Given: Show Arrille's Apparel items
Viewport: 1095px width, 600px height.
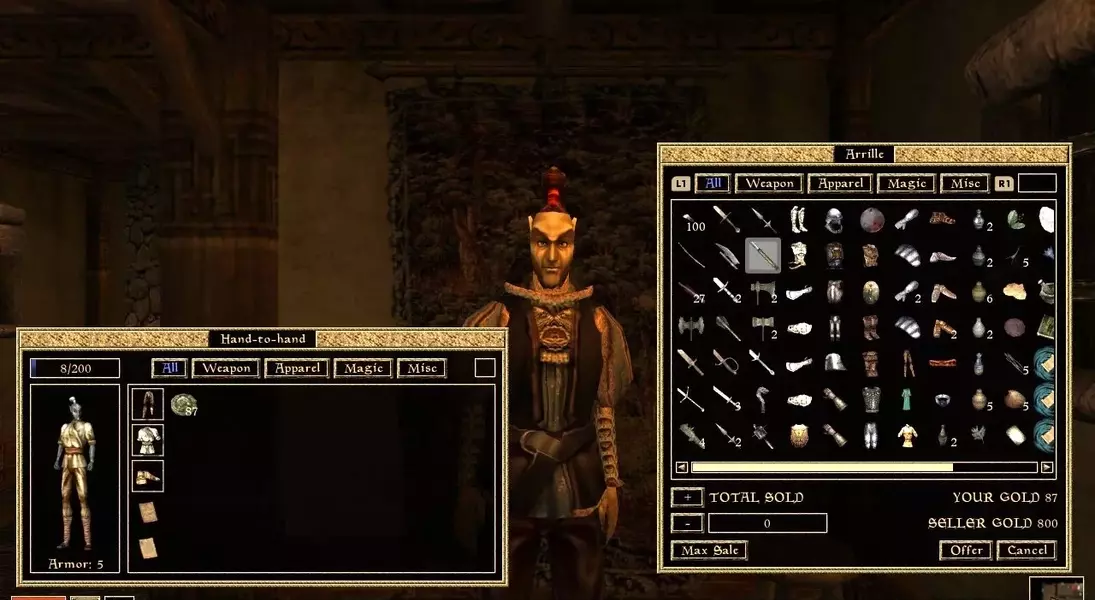Looking at the screenshot, I should pos(841,183).
